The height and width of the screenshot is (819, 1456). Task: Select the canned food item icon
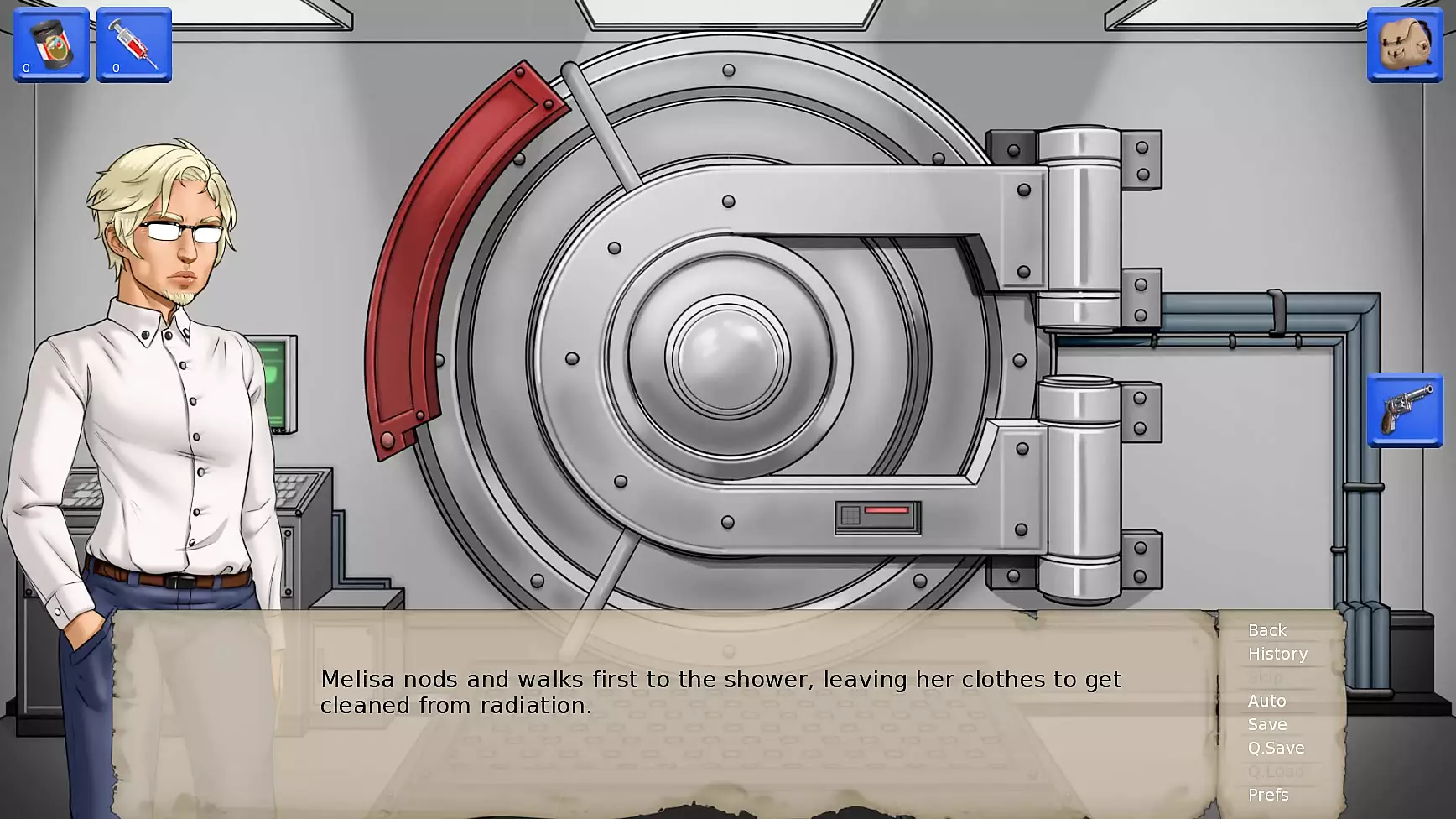tap(51, 44)
